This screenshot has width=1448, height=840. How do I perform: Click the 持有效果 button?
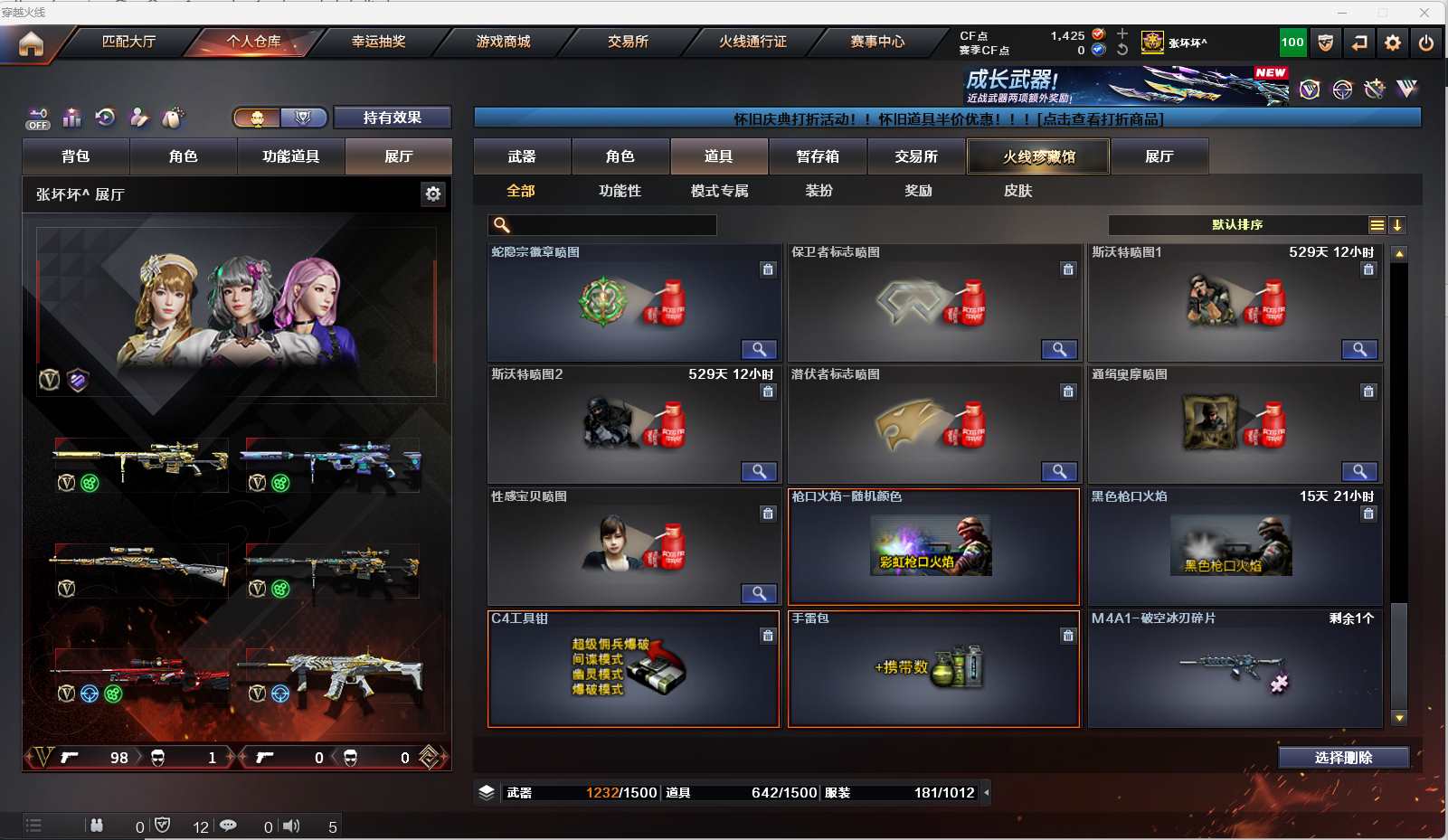click(392, 118)
